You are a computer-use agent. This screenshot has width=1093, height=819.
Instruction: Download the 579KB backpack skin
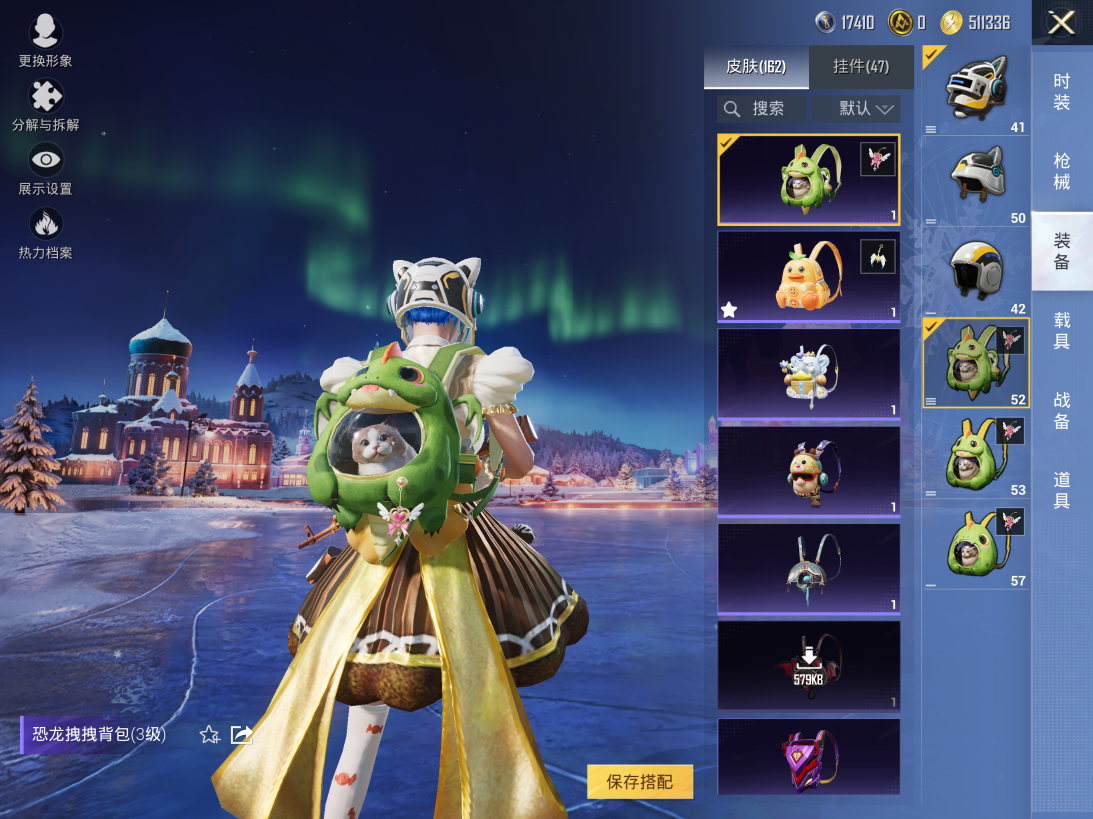(808, 665)
